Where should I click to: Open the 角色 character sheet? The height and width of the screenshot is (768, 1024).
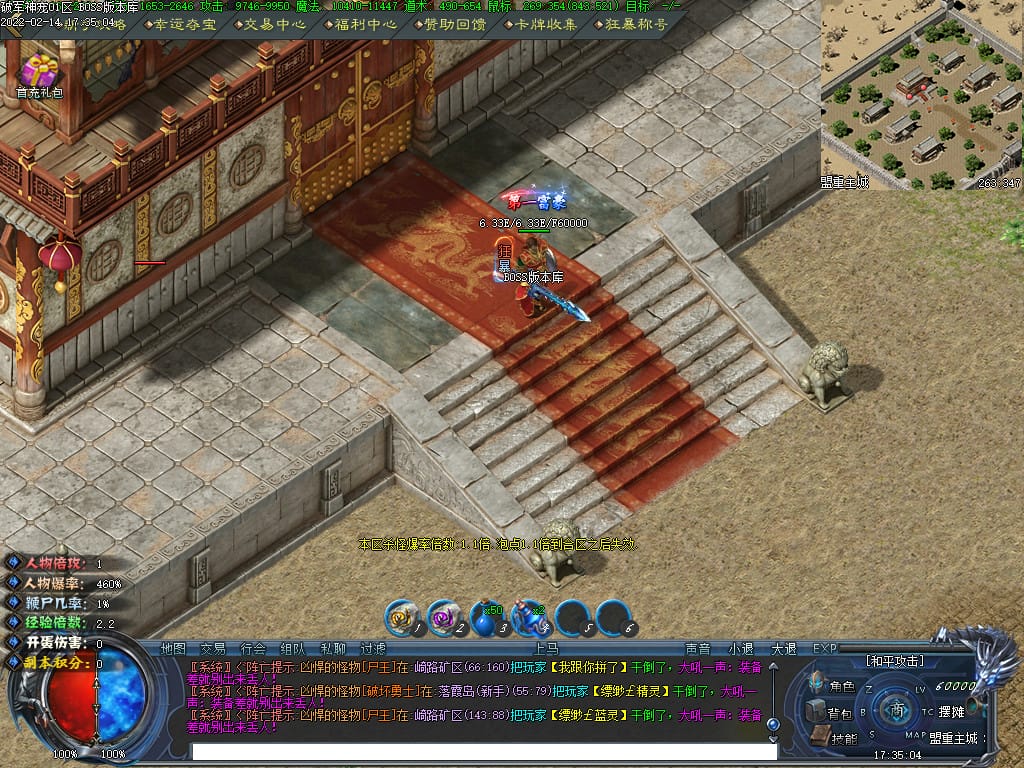click(x=834, y=687)
